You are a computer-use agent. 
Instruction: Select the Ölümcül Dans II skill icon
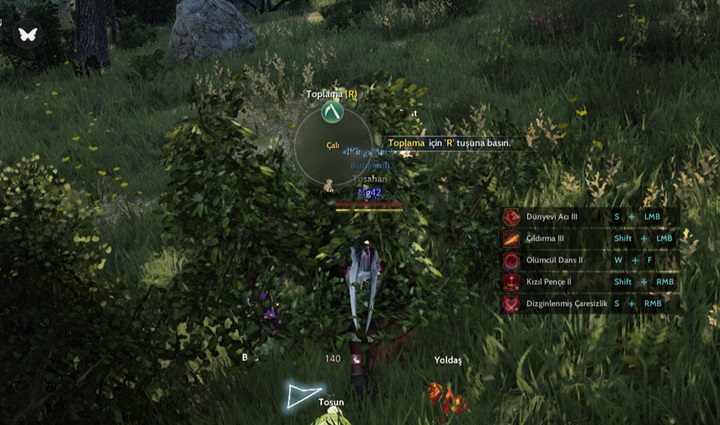512,261
